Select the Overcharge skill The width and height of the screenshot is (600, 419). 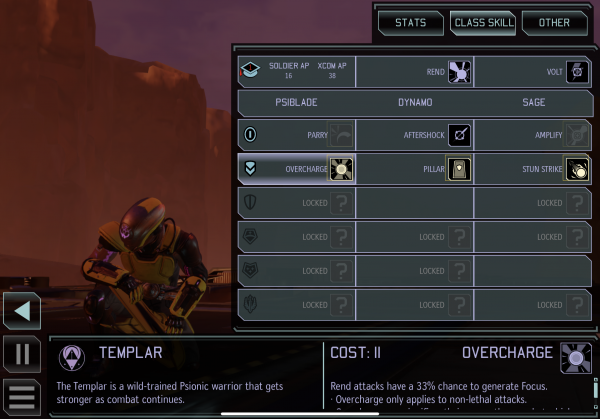click(296, 168)
